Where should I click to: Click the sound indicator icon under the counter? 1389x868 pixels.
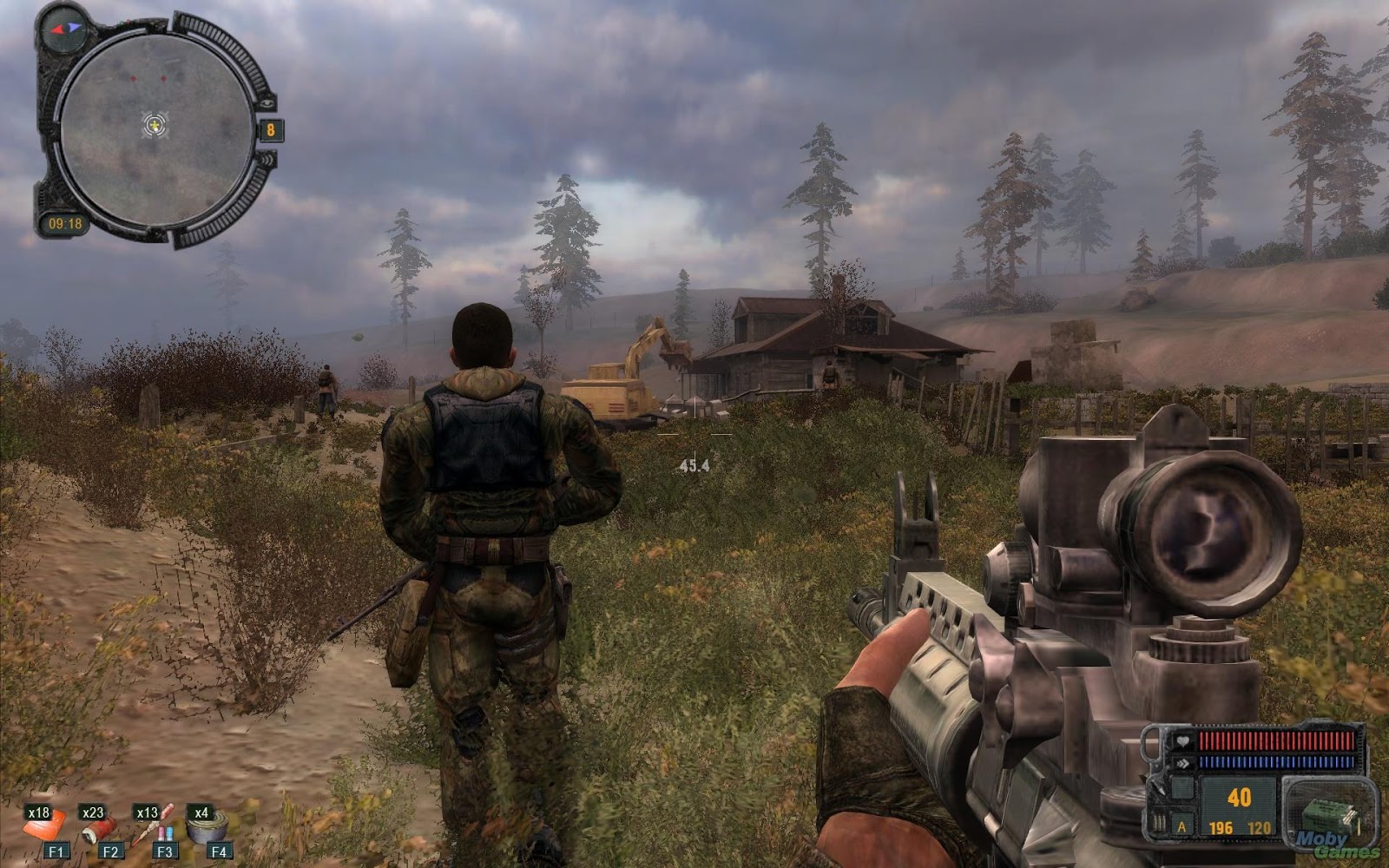pyautogui.click(x=268, y=161)
